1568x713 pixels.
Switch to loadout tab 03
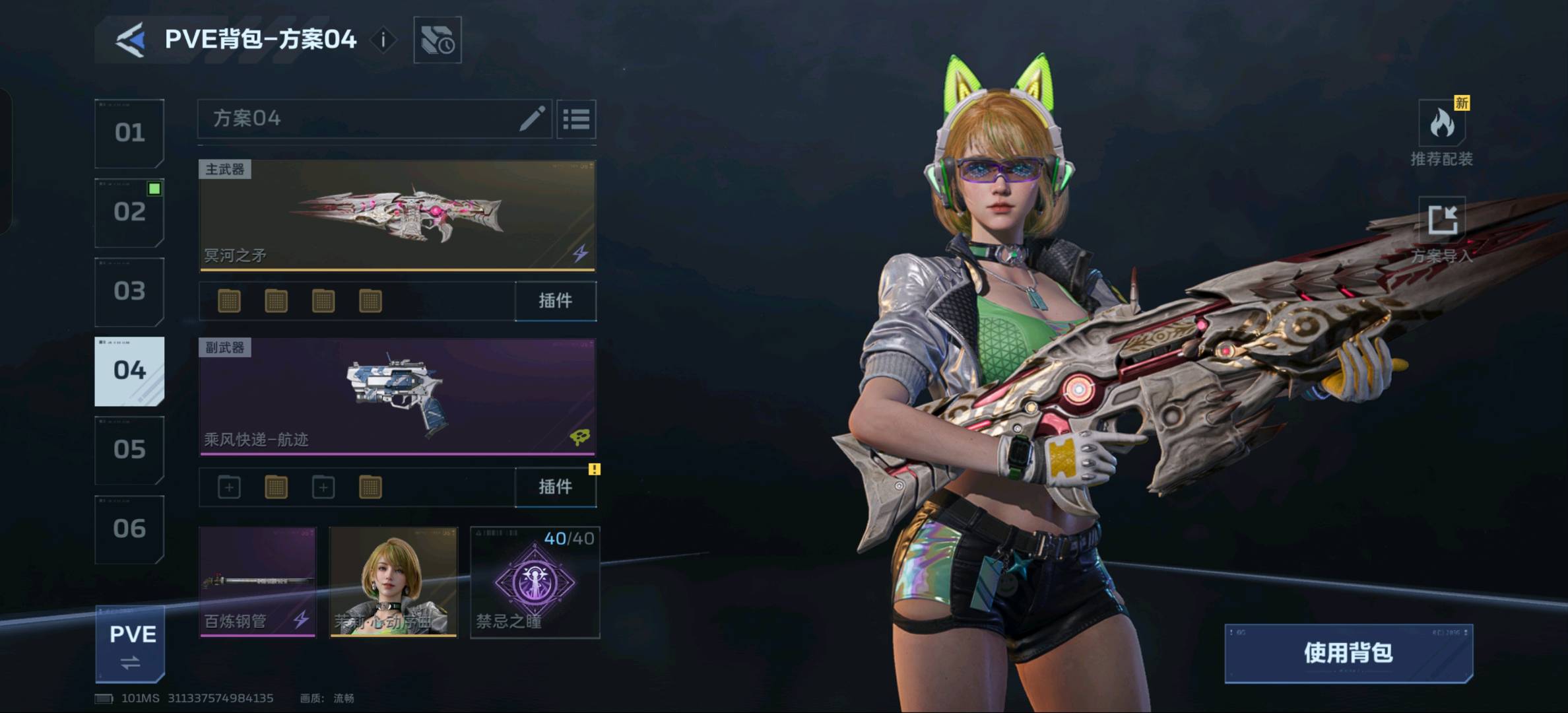[129, 291]
